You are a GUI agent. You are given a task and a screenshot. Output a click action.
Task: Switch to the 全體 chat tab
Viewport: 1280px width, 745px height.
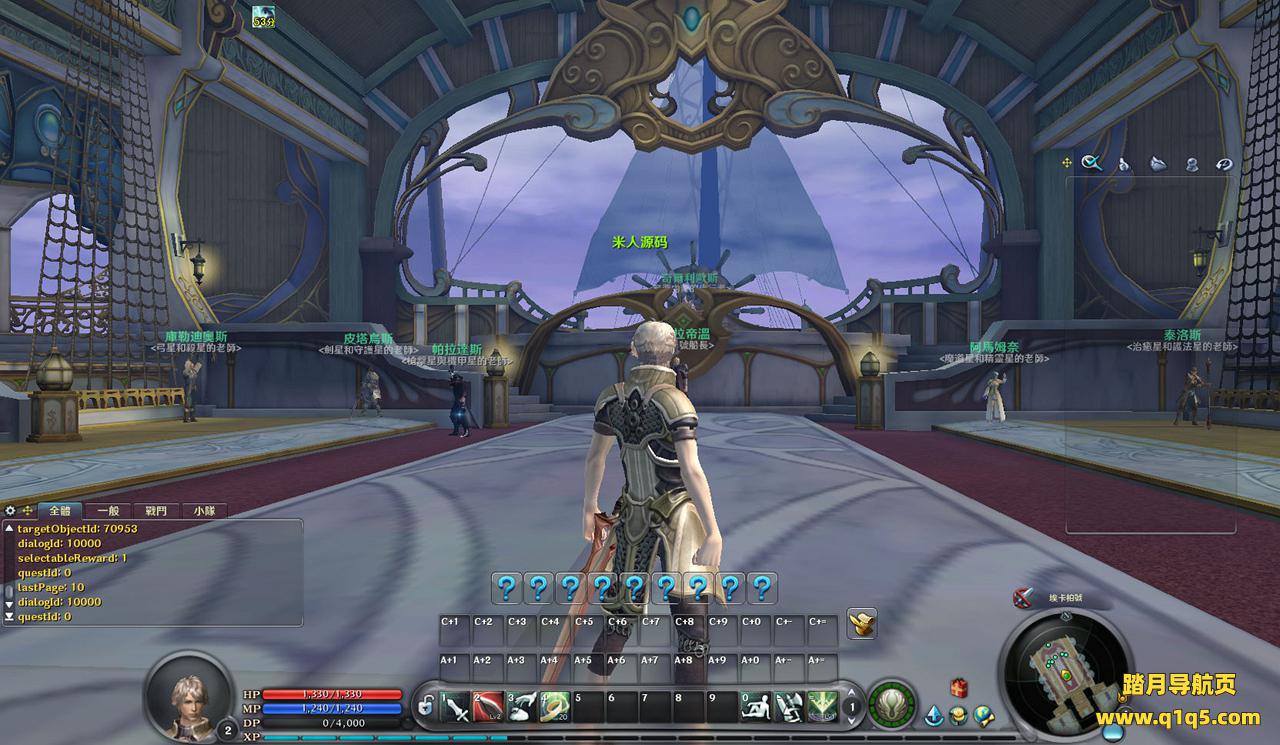click(60, 510)
